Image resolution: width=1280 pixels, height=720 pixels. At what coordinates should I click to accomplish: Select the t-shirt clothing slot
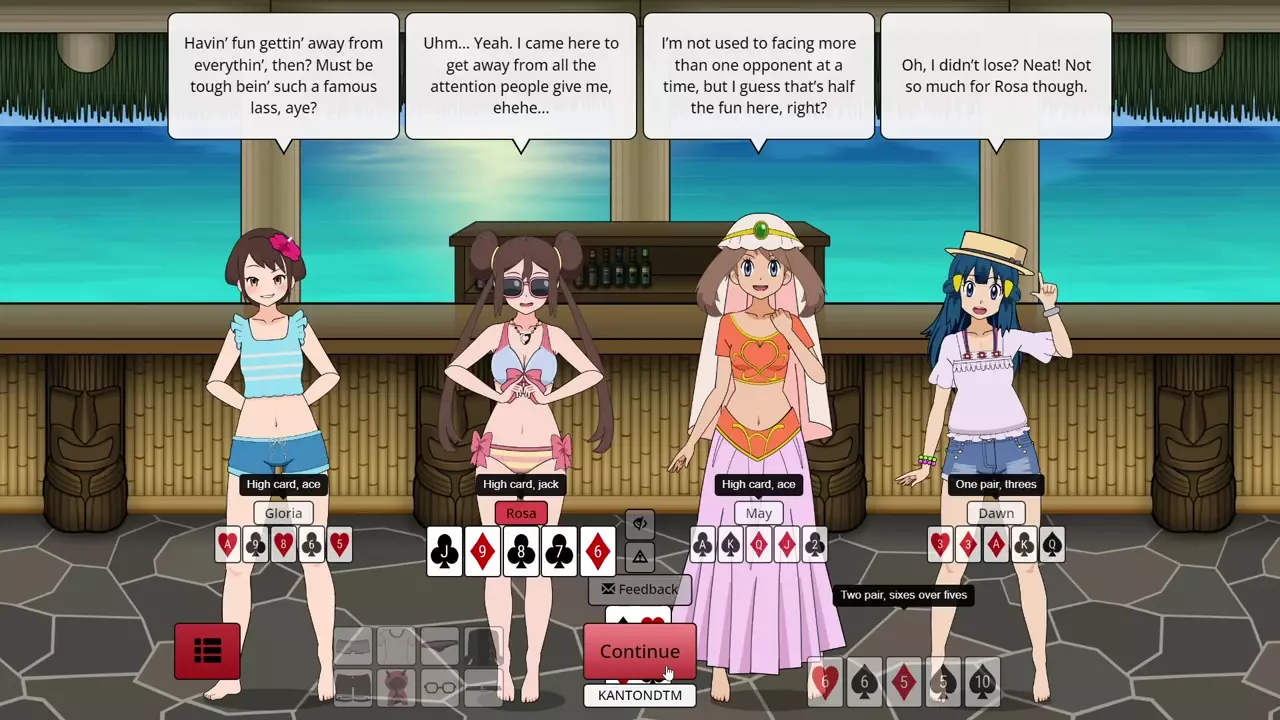(397, 647)
